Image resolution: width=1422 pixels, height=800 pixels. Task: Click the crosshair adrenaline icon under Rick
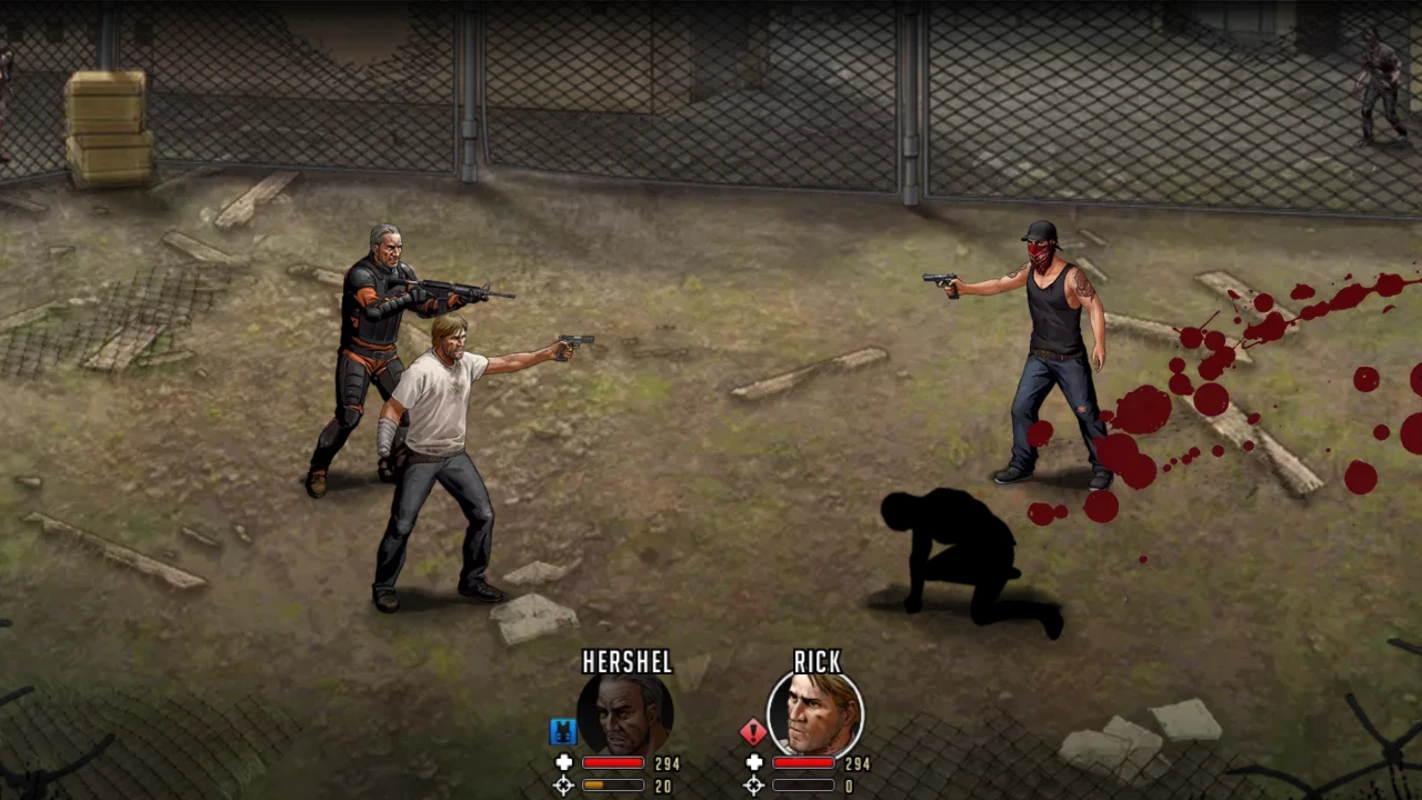(755, 786)
